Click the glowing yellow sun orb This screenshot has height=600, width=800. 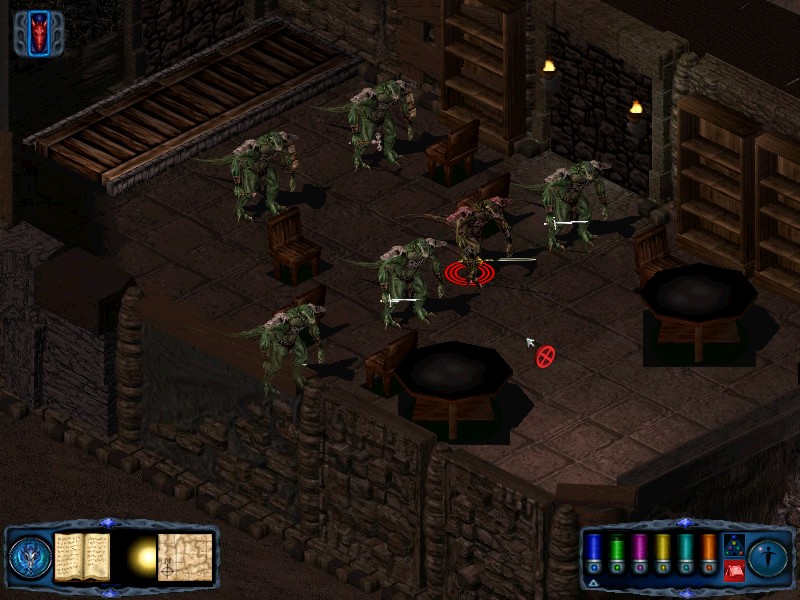[140, 556]
